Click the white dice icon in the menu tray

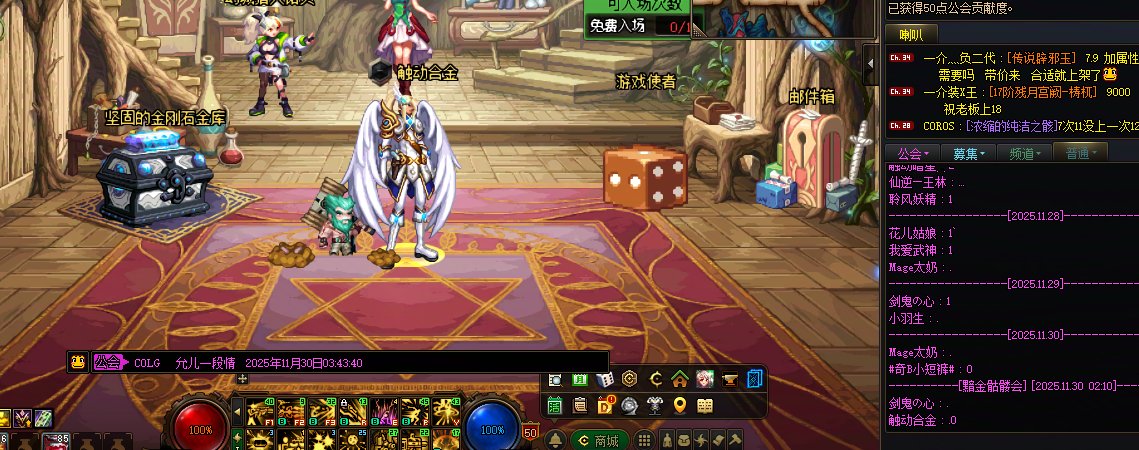605,379
